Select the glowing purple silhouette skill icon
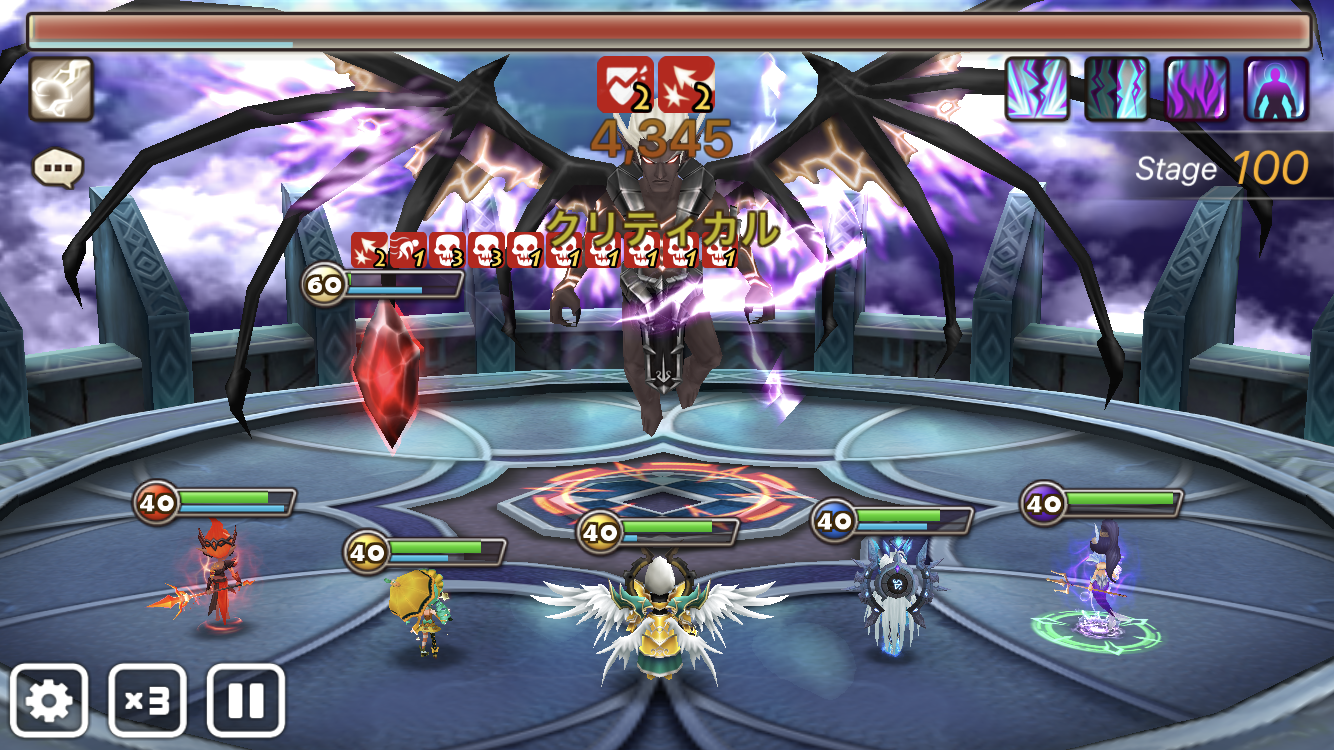The height and width of the screenshot is (750, 1334). [x=1276, y=89]
